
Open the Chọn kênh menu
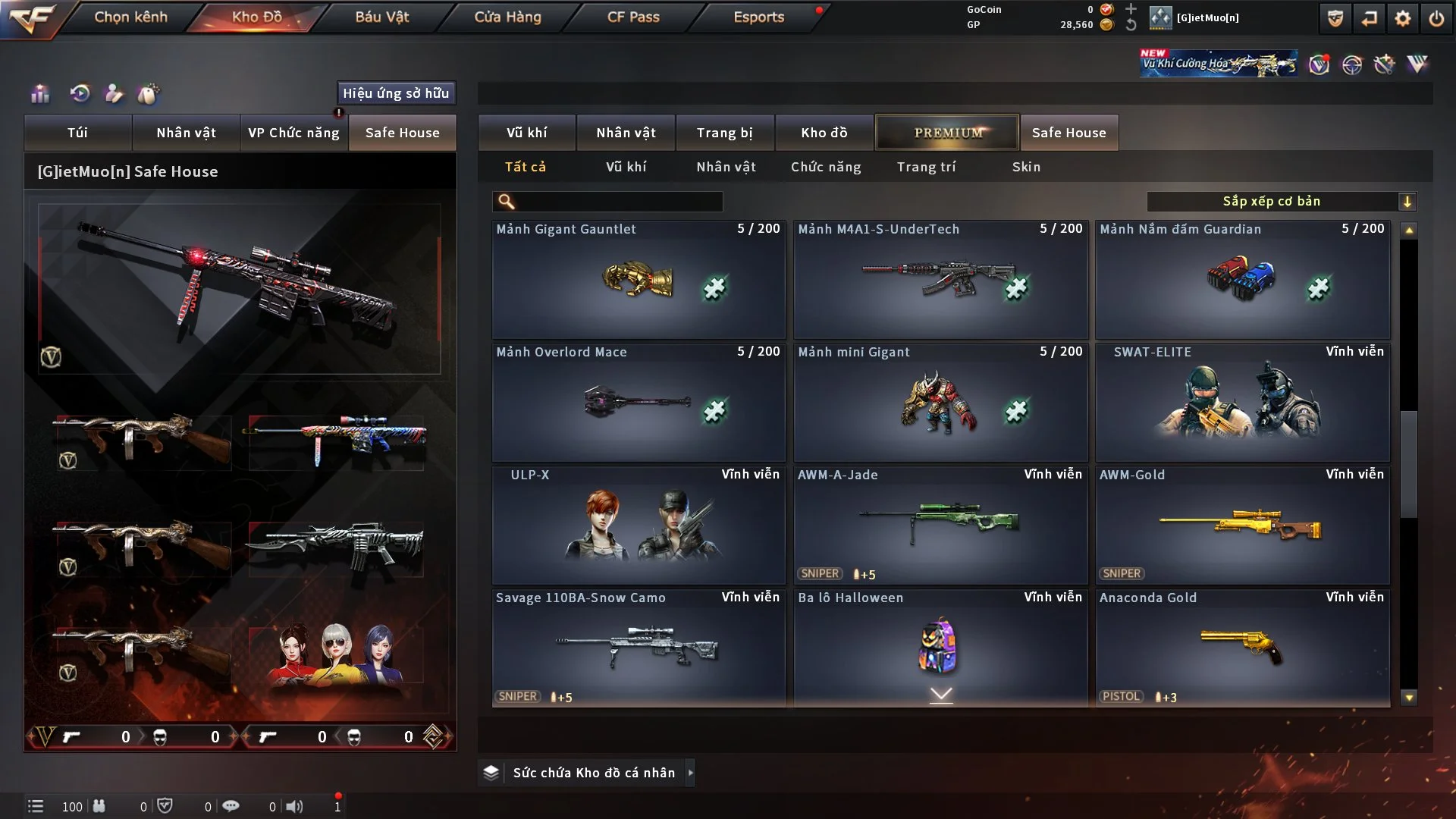pos(130,17)
